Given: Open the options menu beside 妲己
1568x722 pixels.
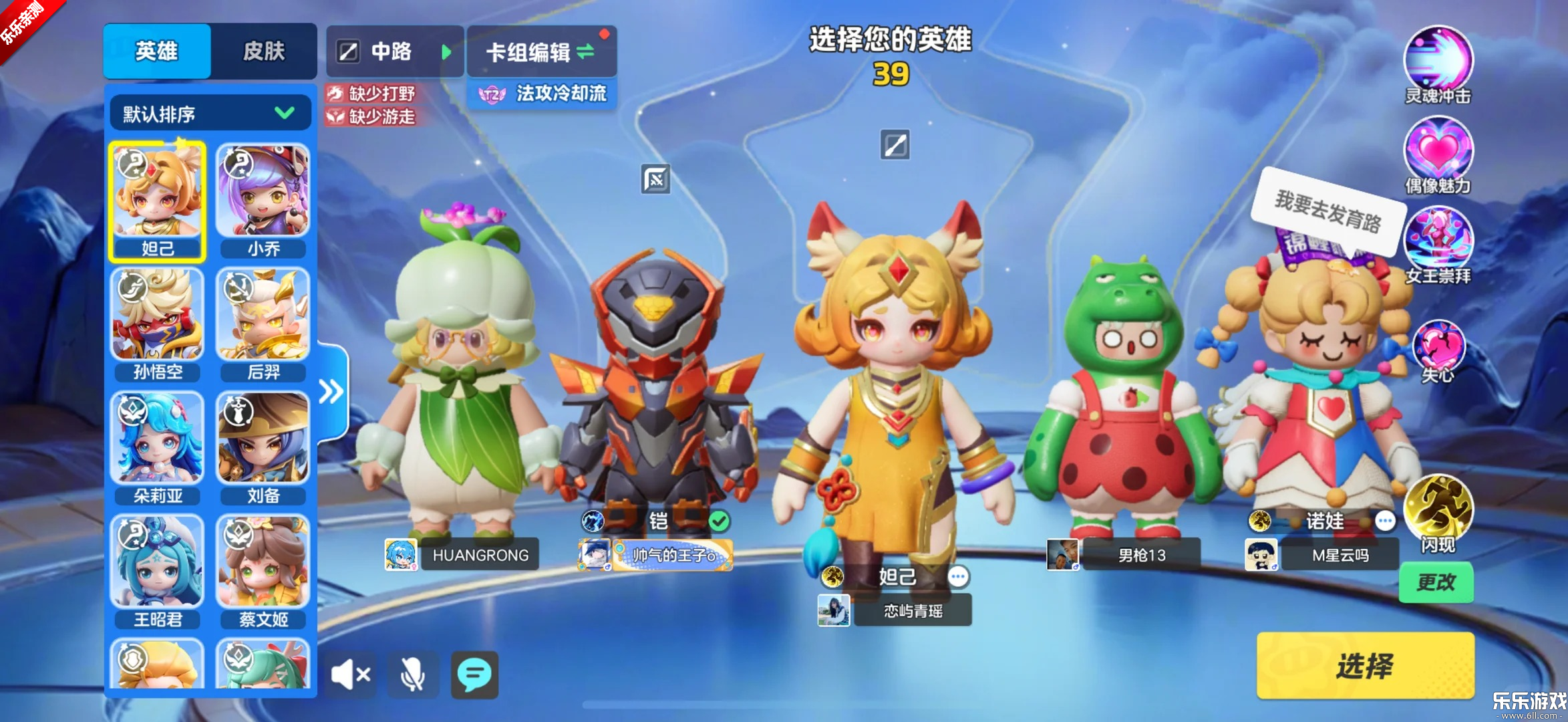Looking at the screenshot, I should coord(959,576).
